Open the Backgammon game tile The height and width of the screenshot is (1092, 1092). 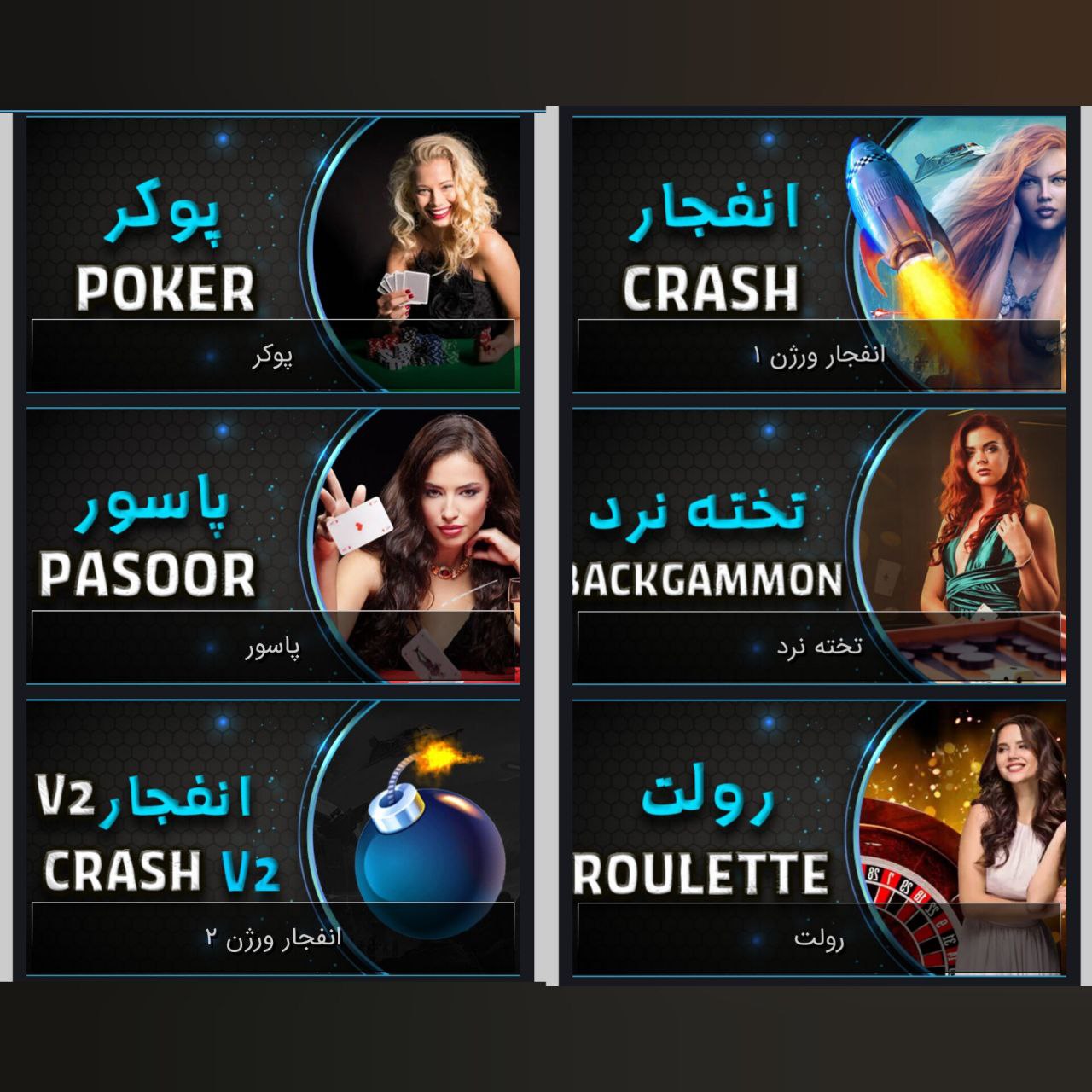[x=819, y=546]
